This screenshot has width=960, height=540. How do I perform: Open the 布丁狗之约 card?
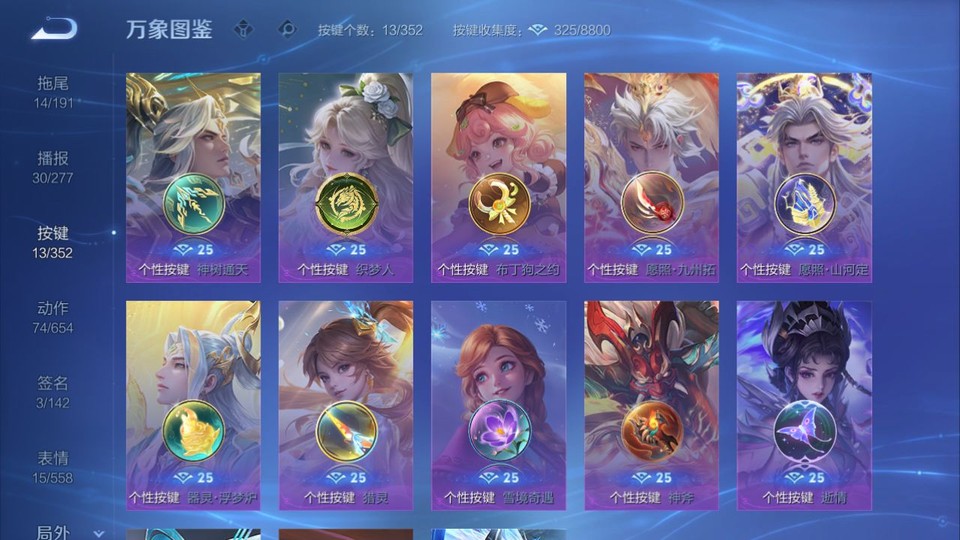tap(498, 177)
